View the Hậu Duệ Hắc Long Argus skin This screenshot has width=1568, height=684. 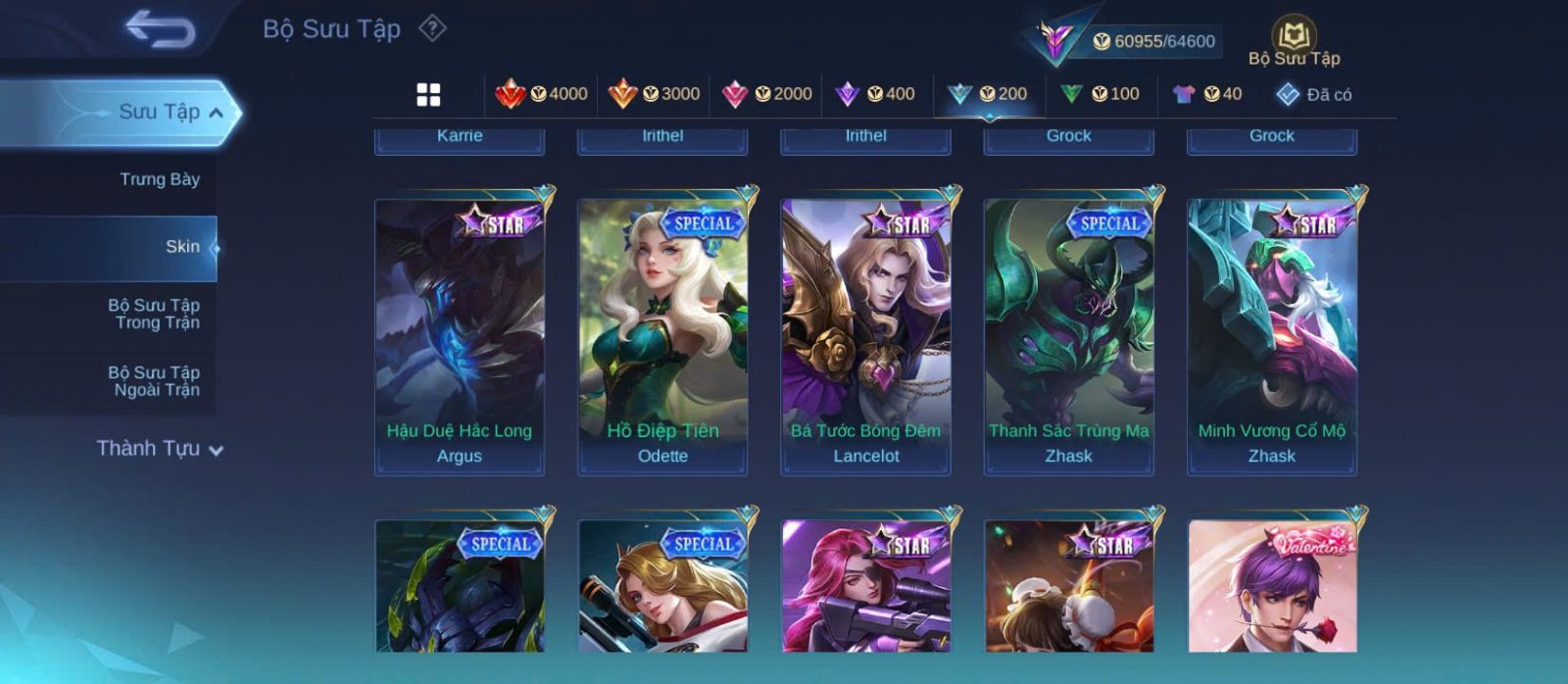coord(460,336)
